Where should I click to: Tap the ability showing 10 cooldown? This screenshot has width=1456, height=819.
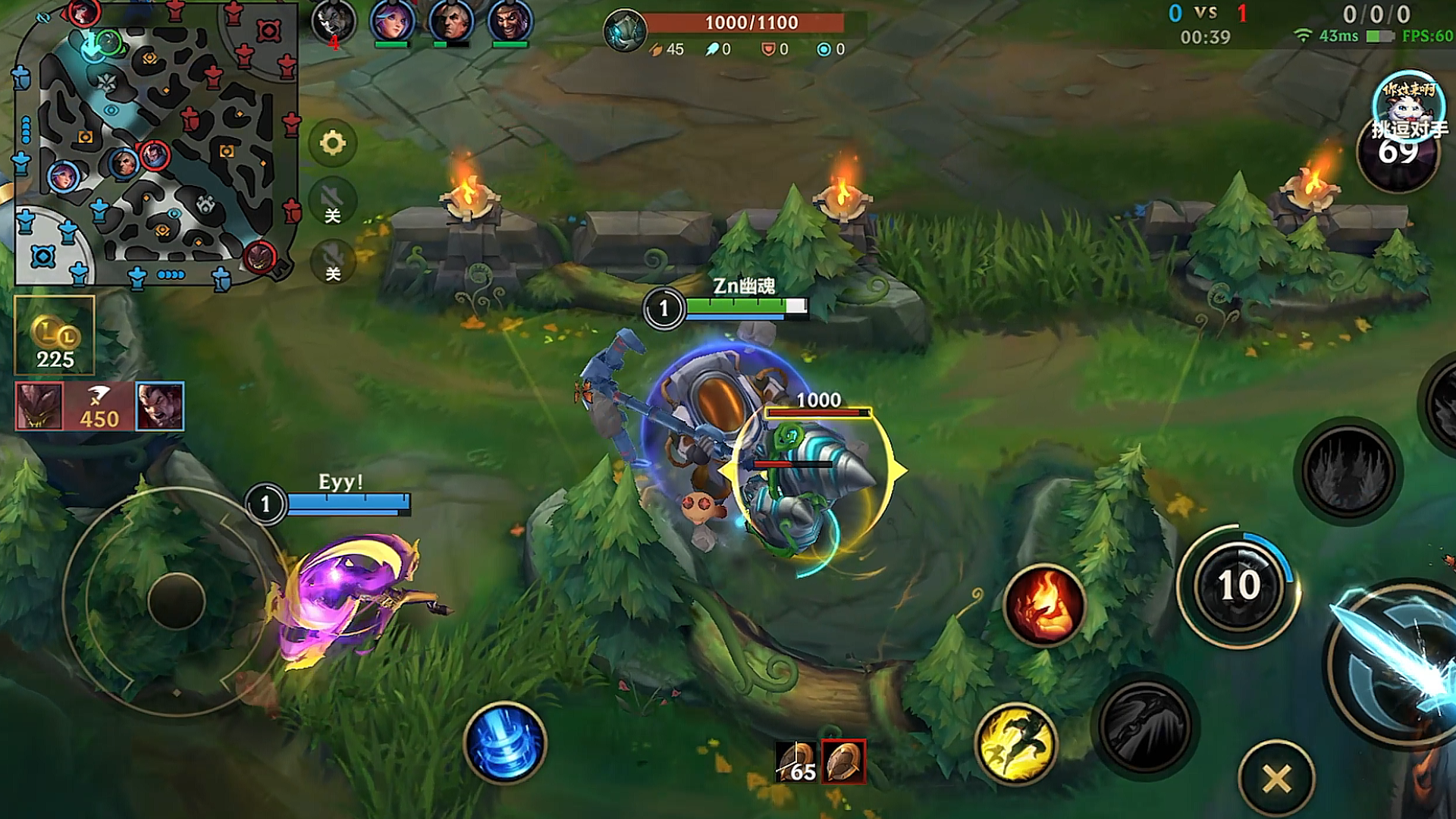coord(1238,585)
